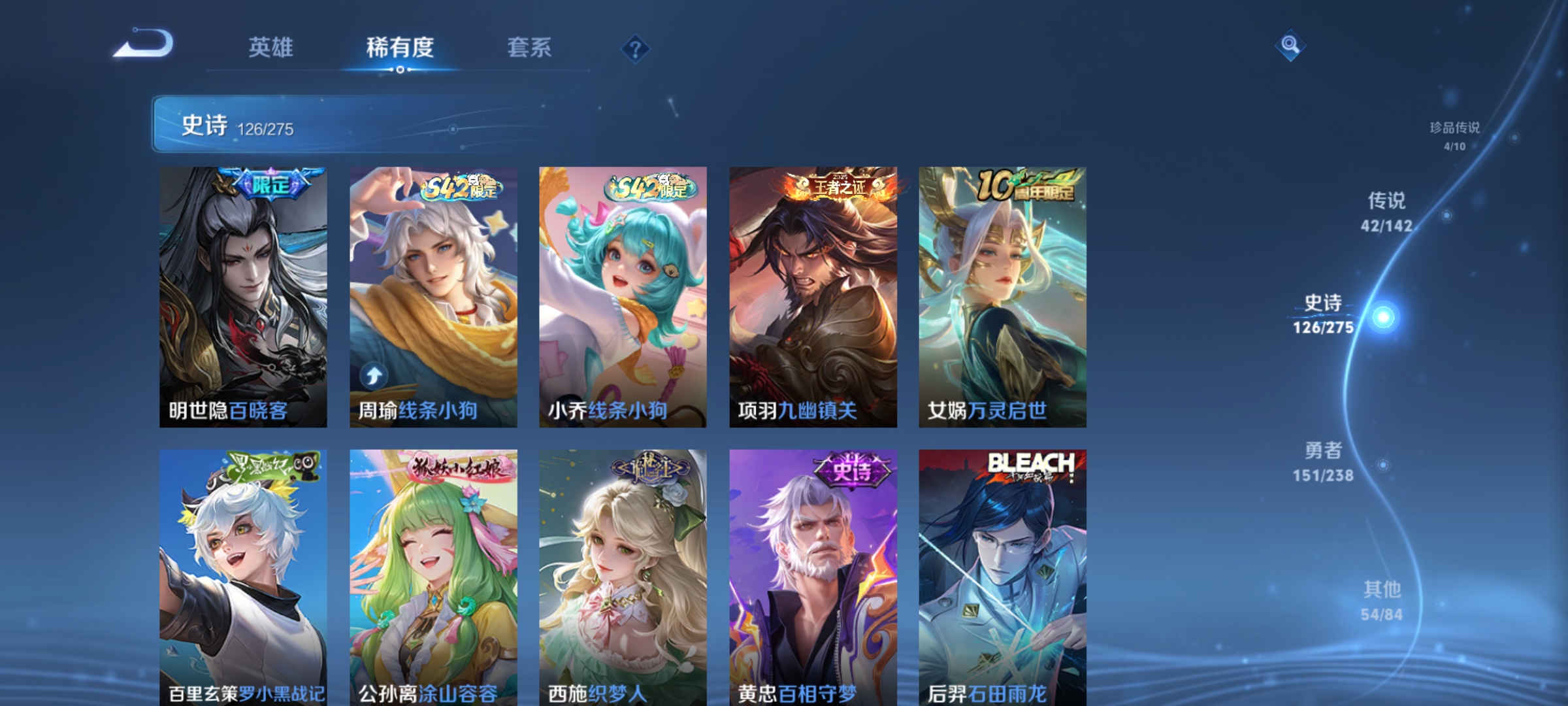
Task: Click the help question mark icon
Action: [637, 50]
